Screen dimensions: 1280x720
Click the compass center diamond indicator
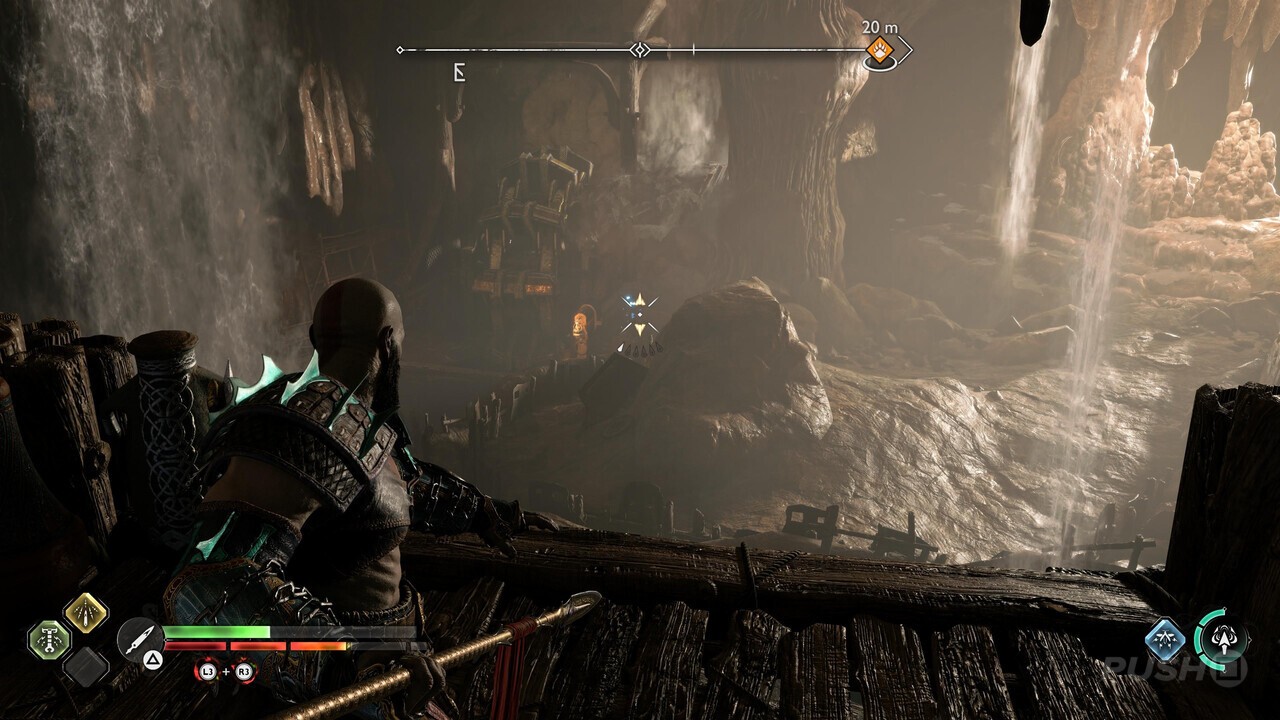pos(640,49)
